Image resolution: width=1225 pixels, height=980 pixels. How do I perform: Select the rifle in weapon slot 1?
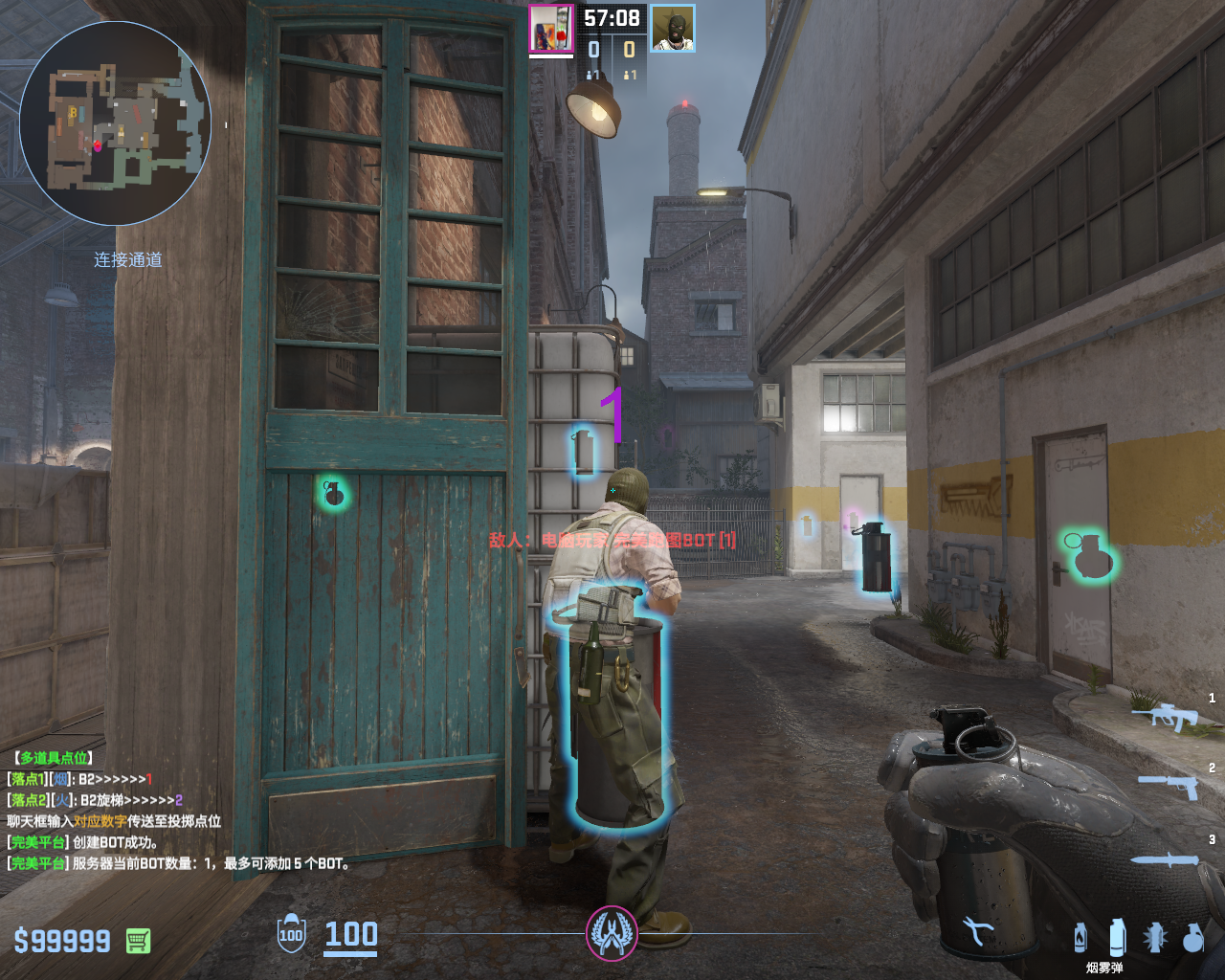1166,716
